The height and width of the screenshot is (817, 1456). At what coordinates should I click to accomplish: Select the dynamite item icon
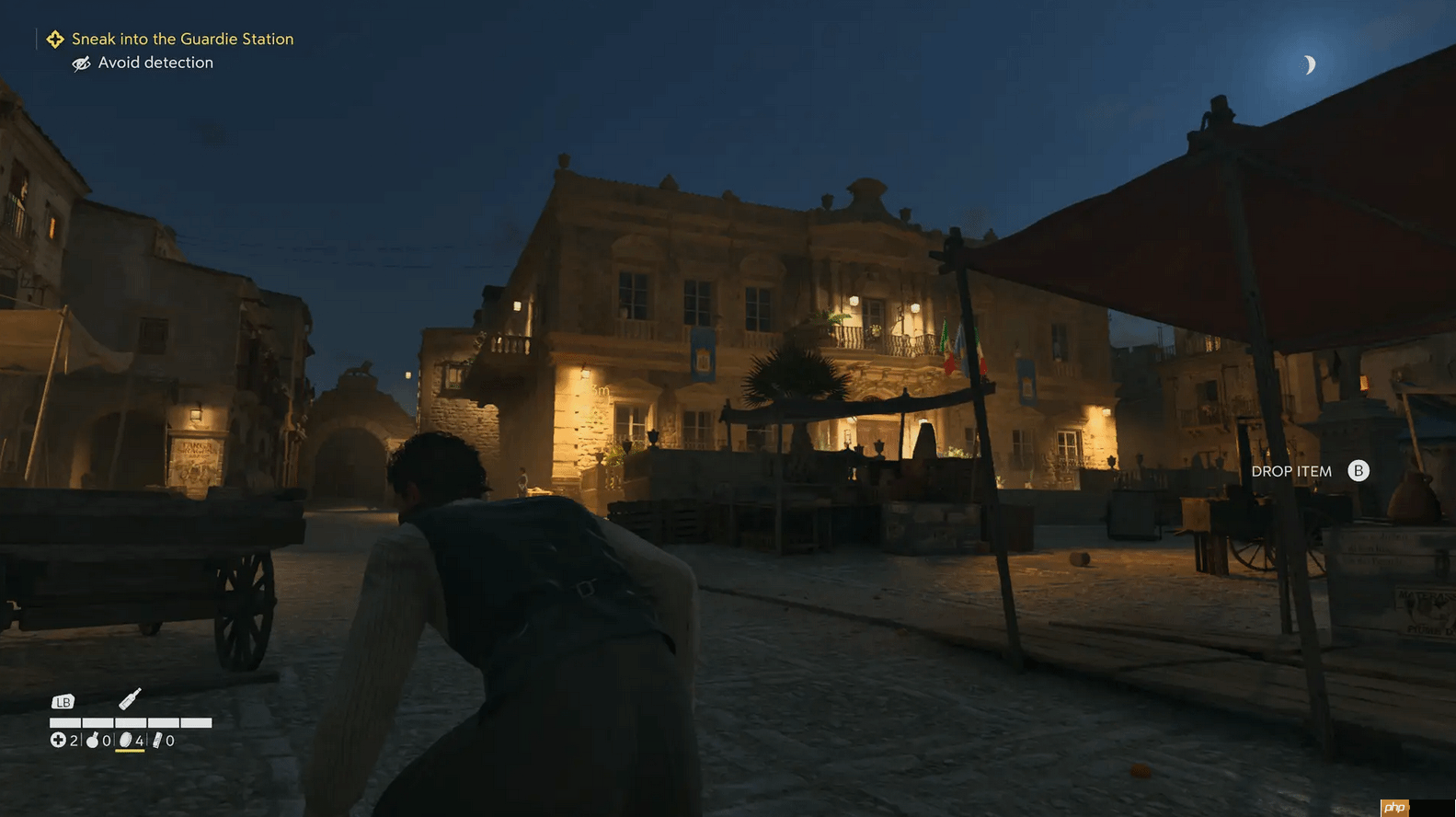[159, 739]
